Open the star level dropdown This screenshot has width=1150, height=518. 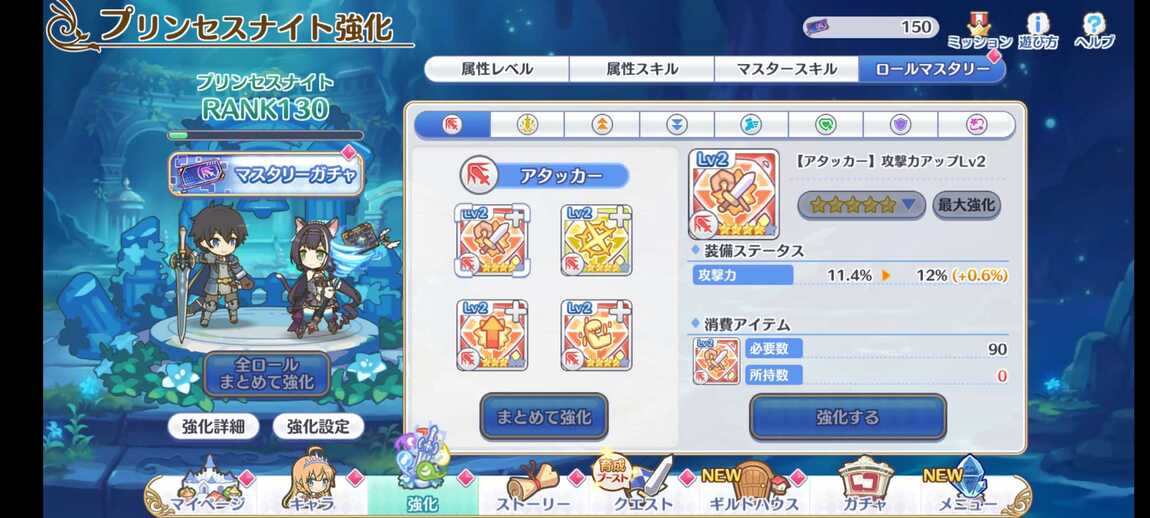(861, 205)
